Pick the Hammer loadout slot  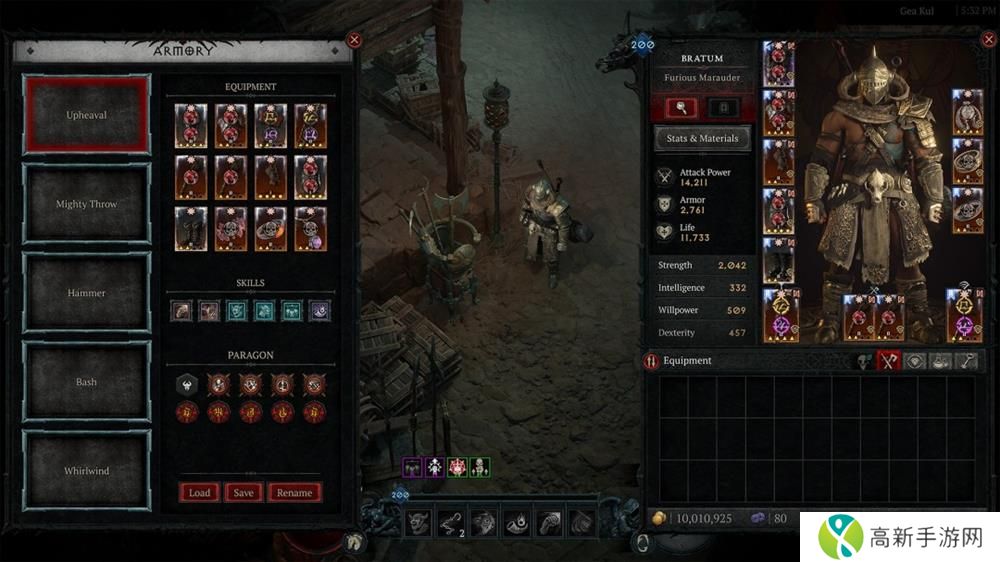point(87,293)
